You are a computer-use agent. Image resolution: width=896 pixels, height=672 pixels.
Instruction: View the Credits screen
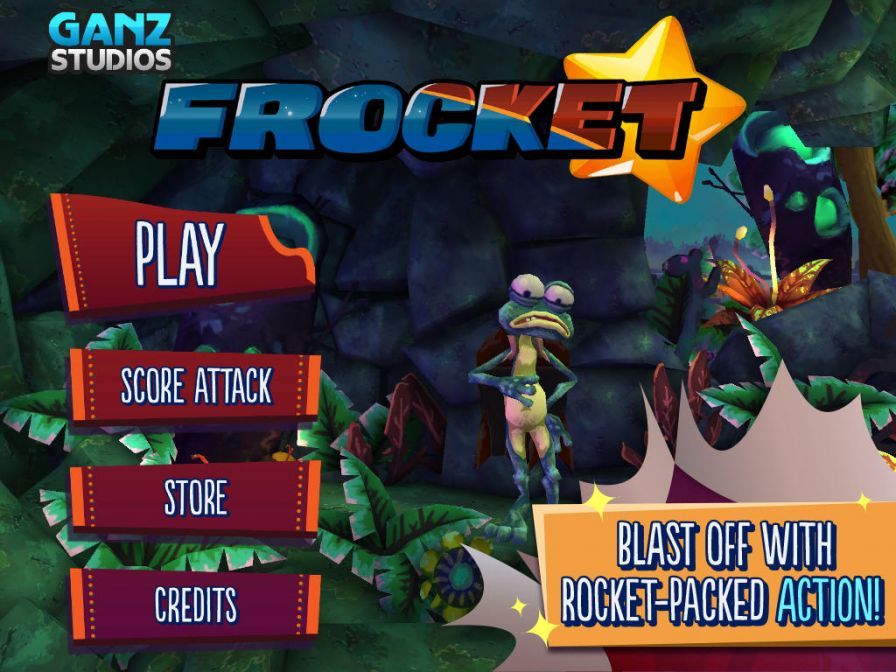(195, 603)
